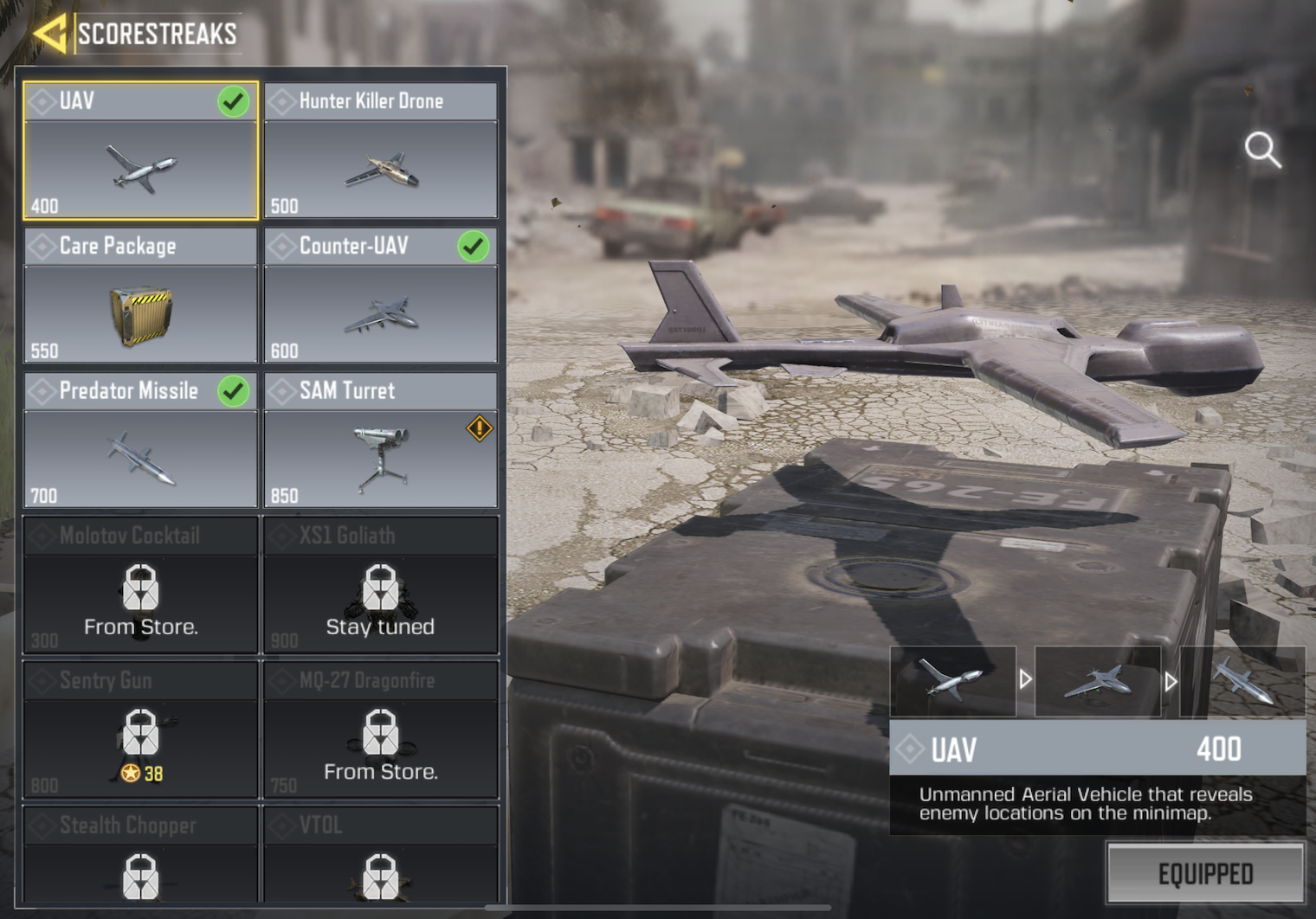This screenshot has height=919, width=1316.
Task: Choose the Hunter Killer Drone scorestreak
Action: [x=381, y=151]
